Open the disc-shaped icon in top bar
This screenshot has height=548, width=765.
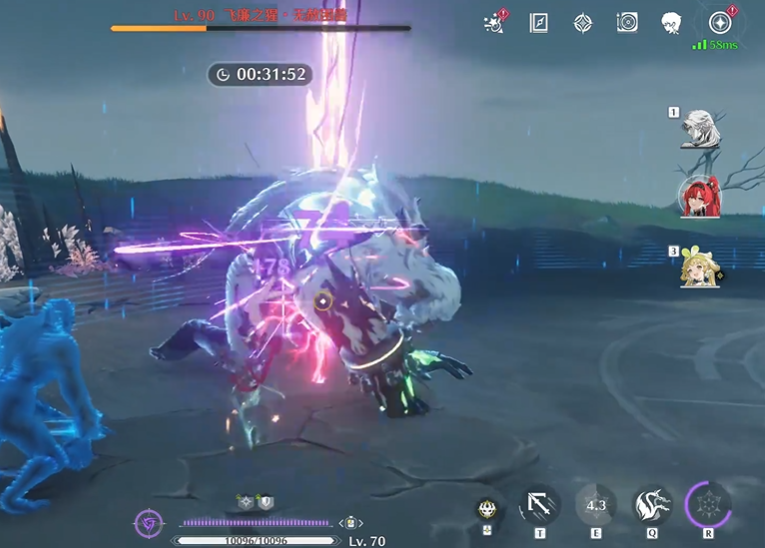coord(627,23)
